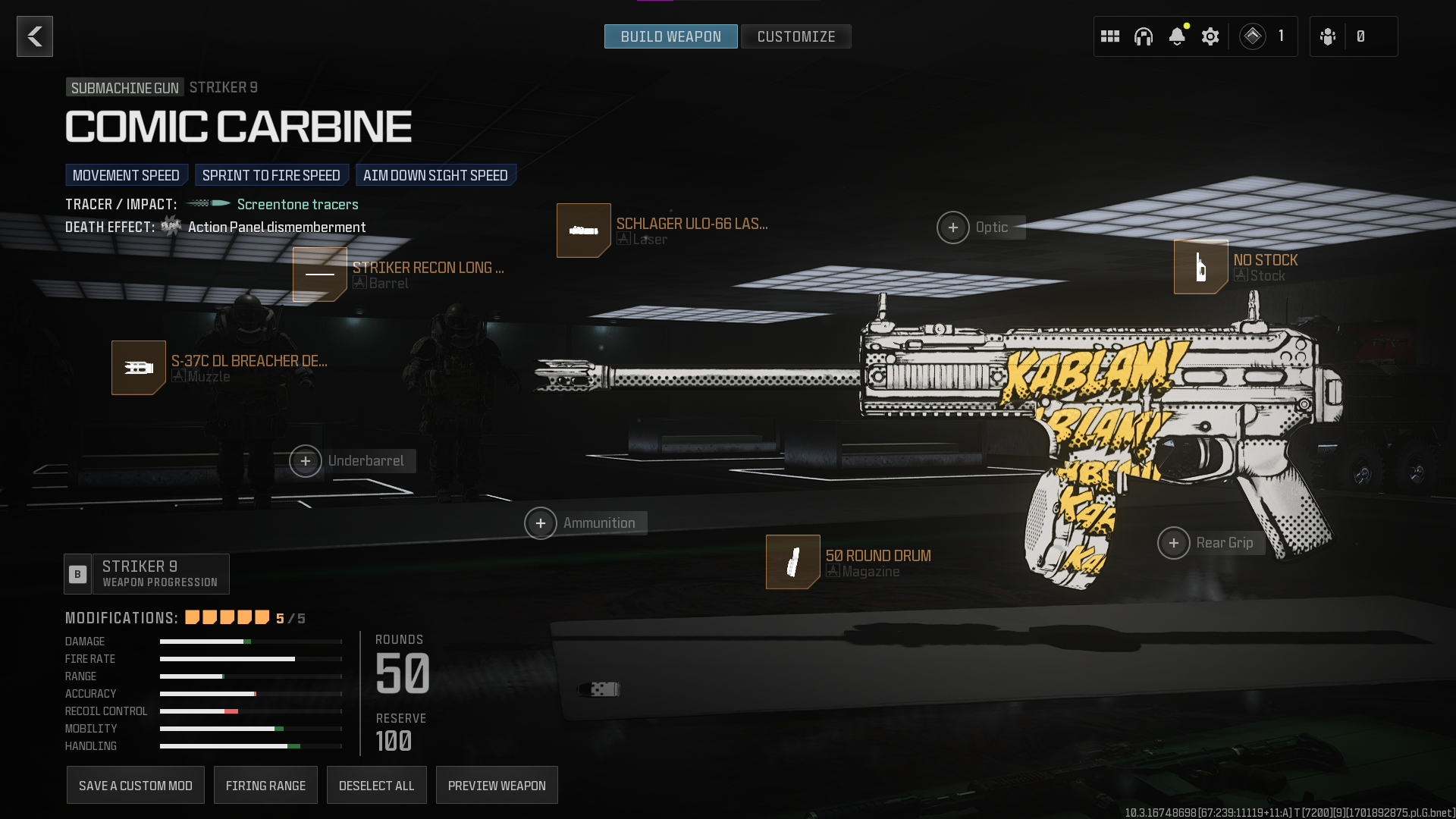This screenshot has width=1456, height=819.
Task: Go back with the arrow button
Action: click(35, 36)
